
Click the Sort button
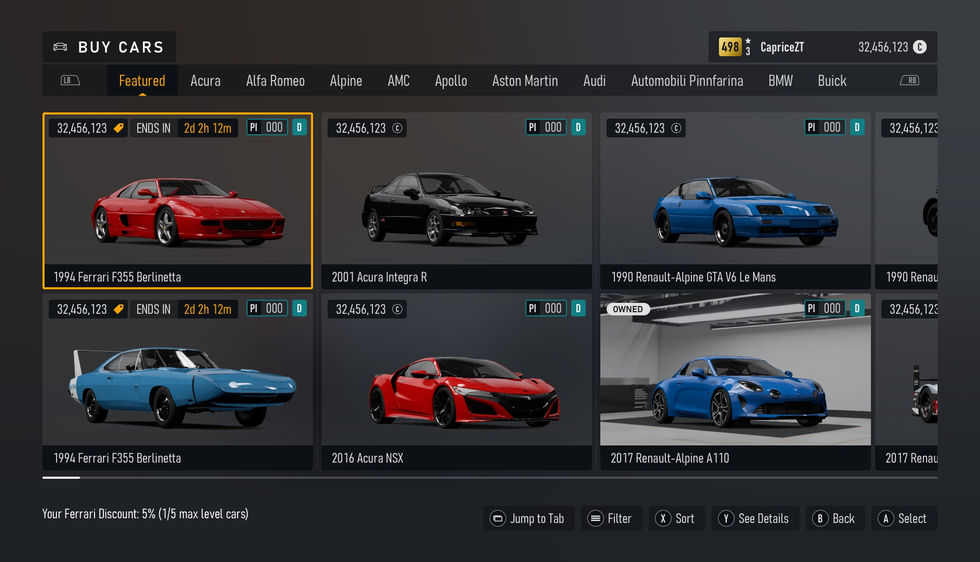675,518
